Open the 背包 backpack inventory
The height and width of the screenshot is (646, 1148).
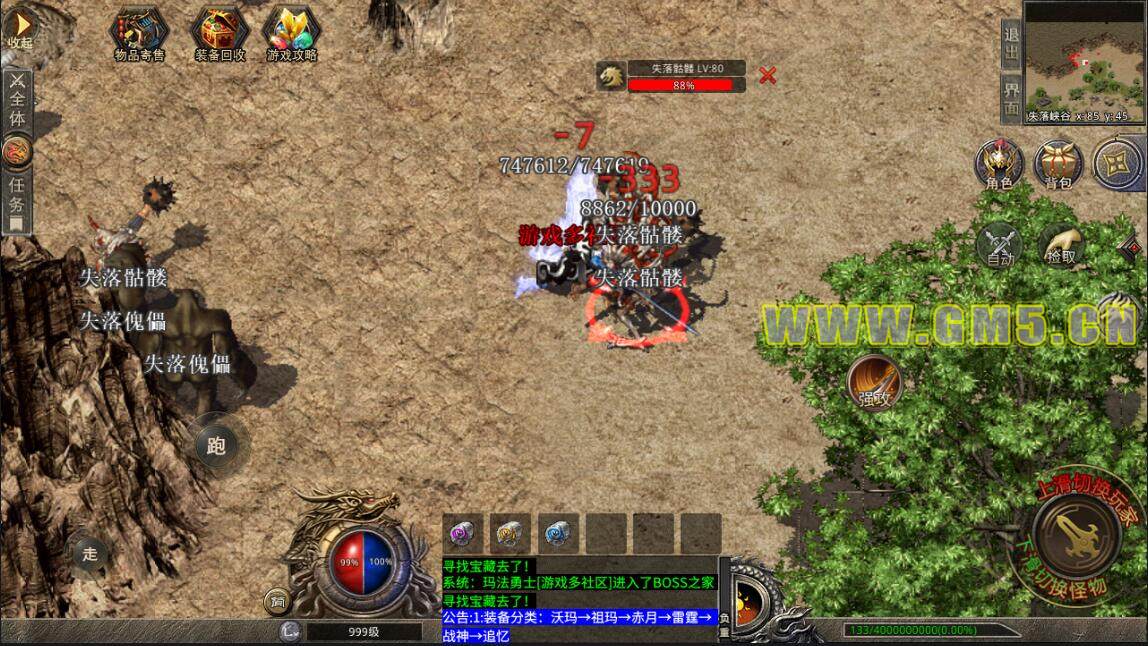point(1058,162)
